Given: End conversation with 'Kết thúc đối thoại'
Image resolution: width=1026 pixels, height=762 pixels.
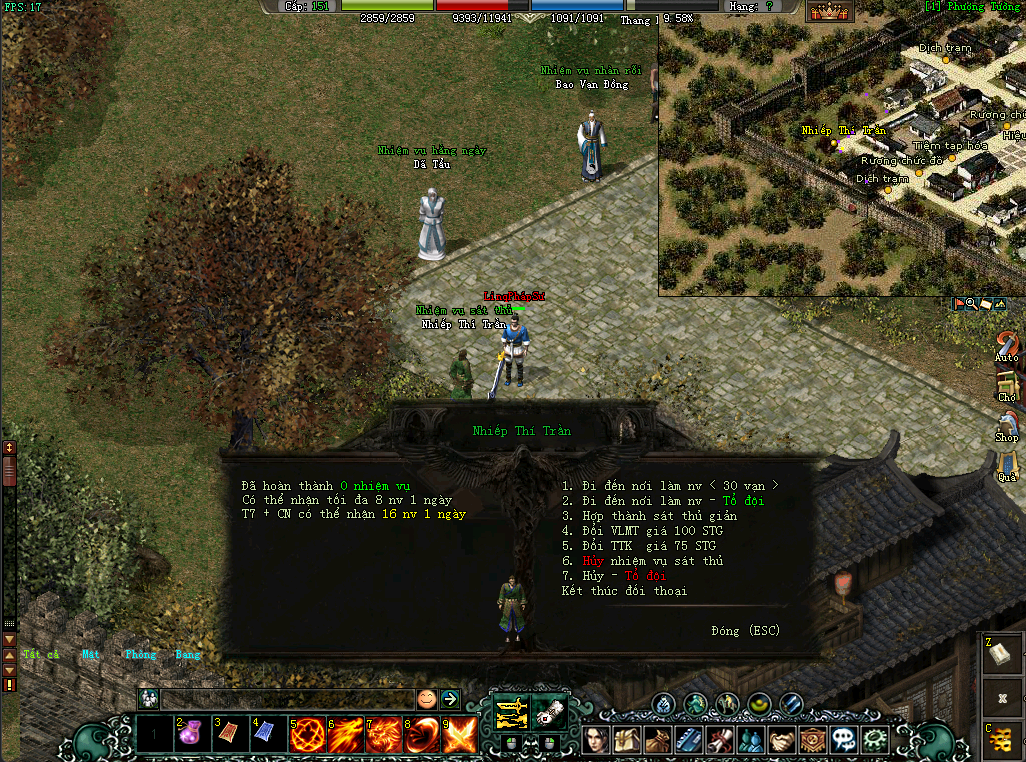Looking at the screenshot, I should point(624,591).
